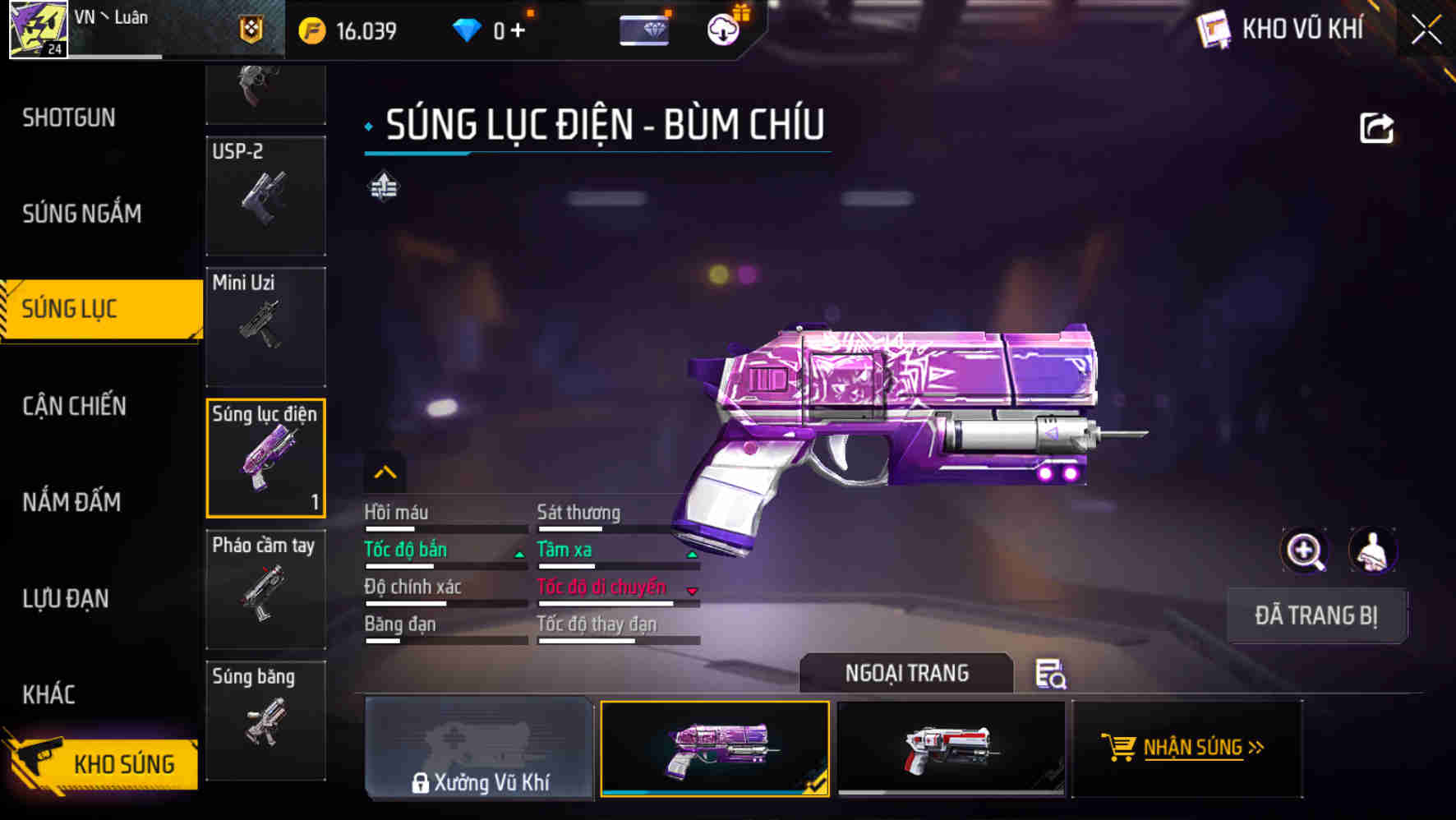Click the ĐÃ TRANG BỊ button
Viewport: 1456px width, 820px height.
[x=1316, y=615]
